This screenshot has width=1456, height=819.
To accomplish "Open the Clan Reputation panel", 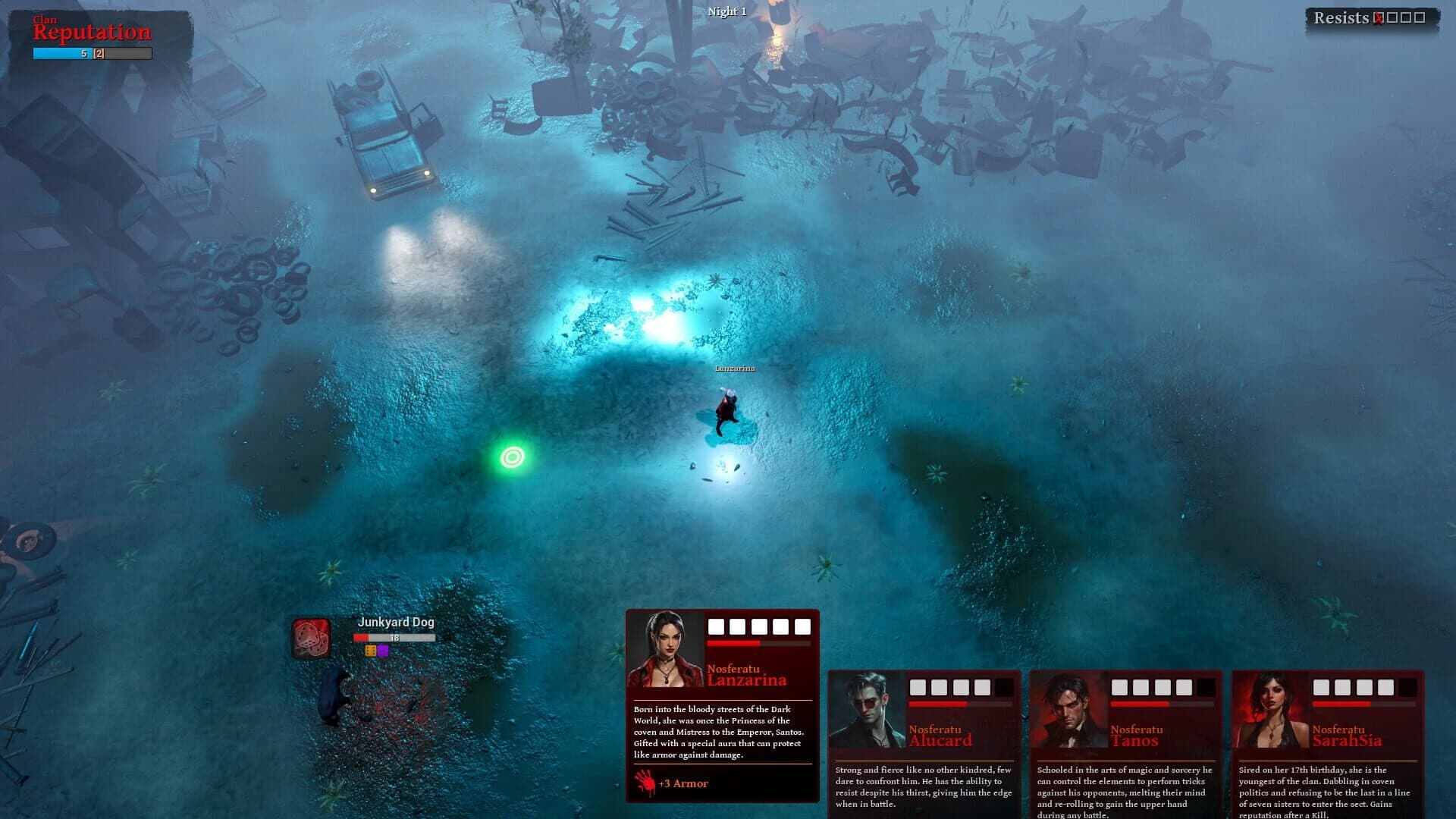I will 89,31.
